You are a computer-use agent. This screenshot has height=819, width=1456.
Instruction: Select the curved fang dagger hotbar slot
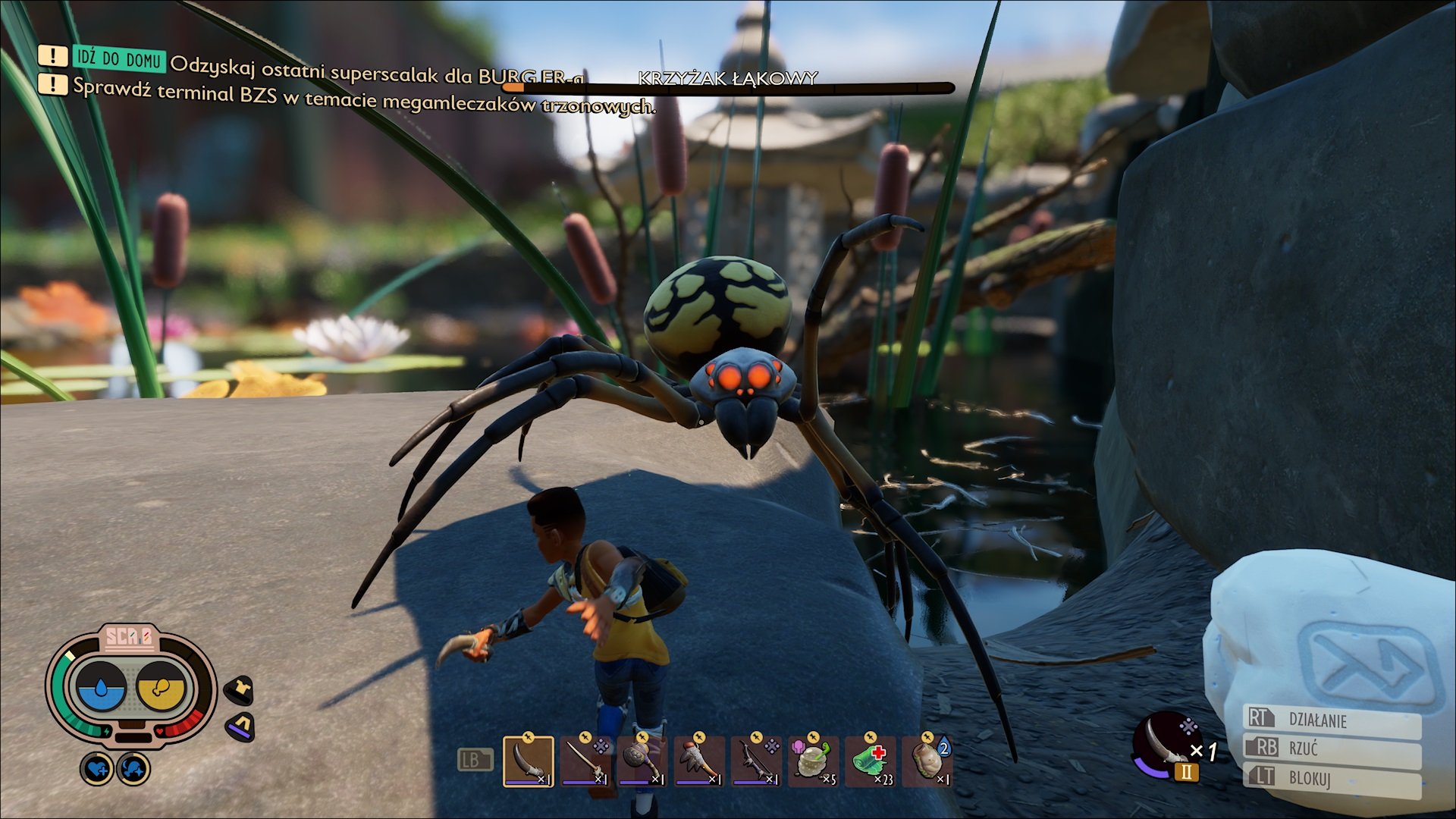coord(528,761)
